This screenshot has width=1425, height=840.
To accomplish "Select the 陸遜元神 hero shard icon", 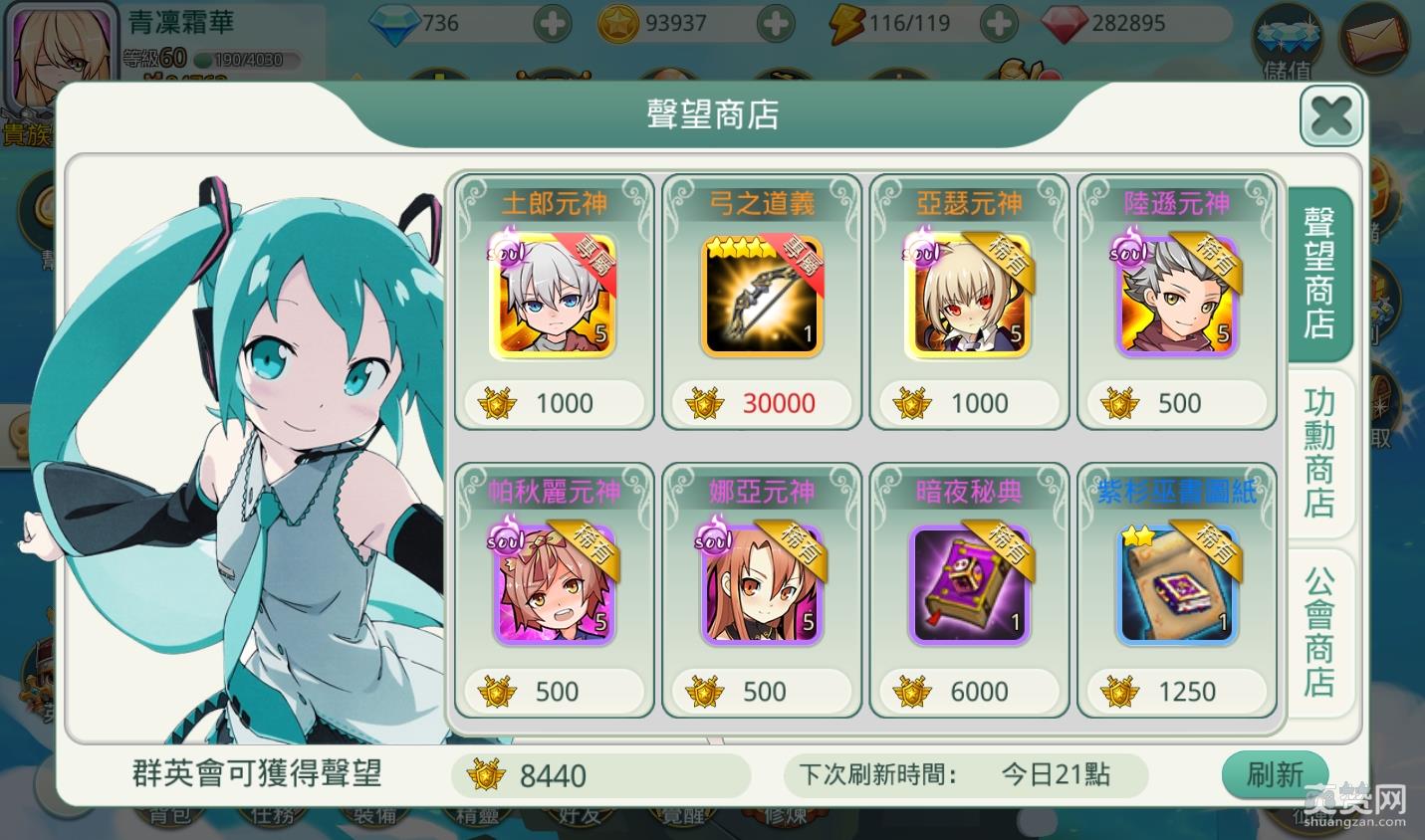I will [x=1176, y=296].
